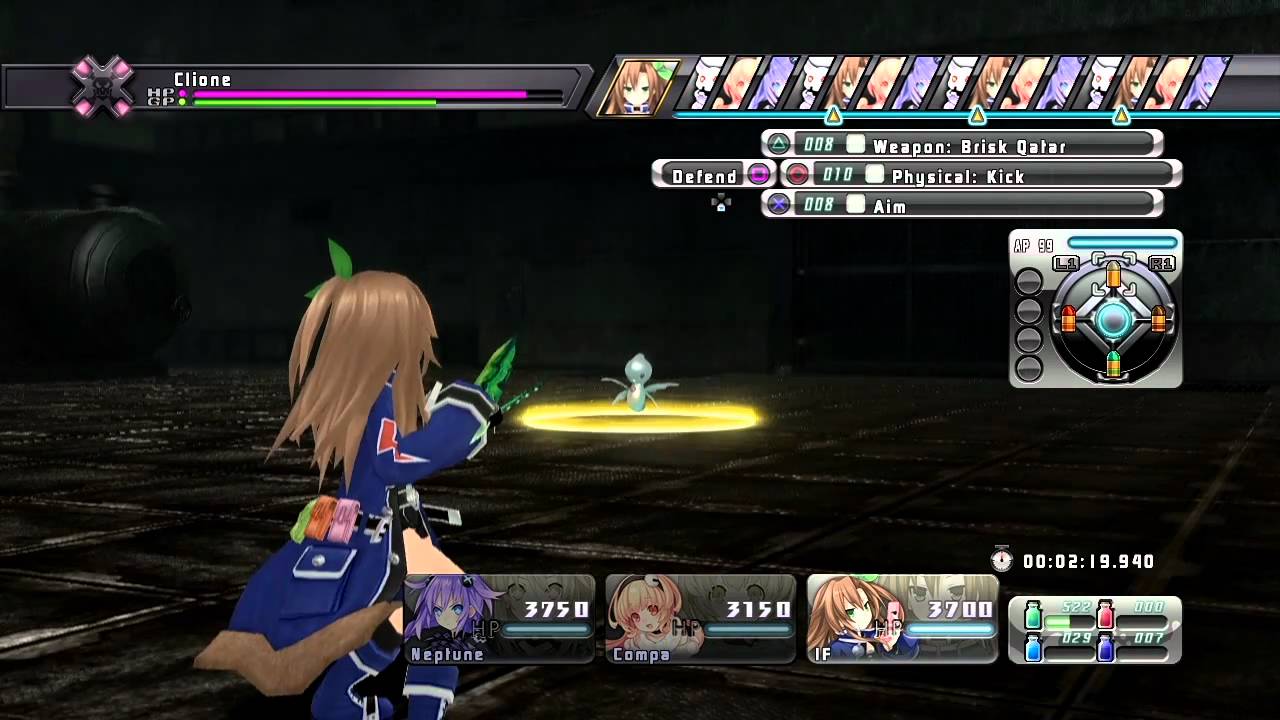Select Compa's party status panel
1280x720 pixels.
701,619
